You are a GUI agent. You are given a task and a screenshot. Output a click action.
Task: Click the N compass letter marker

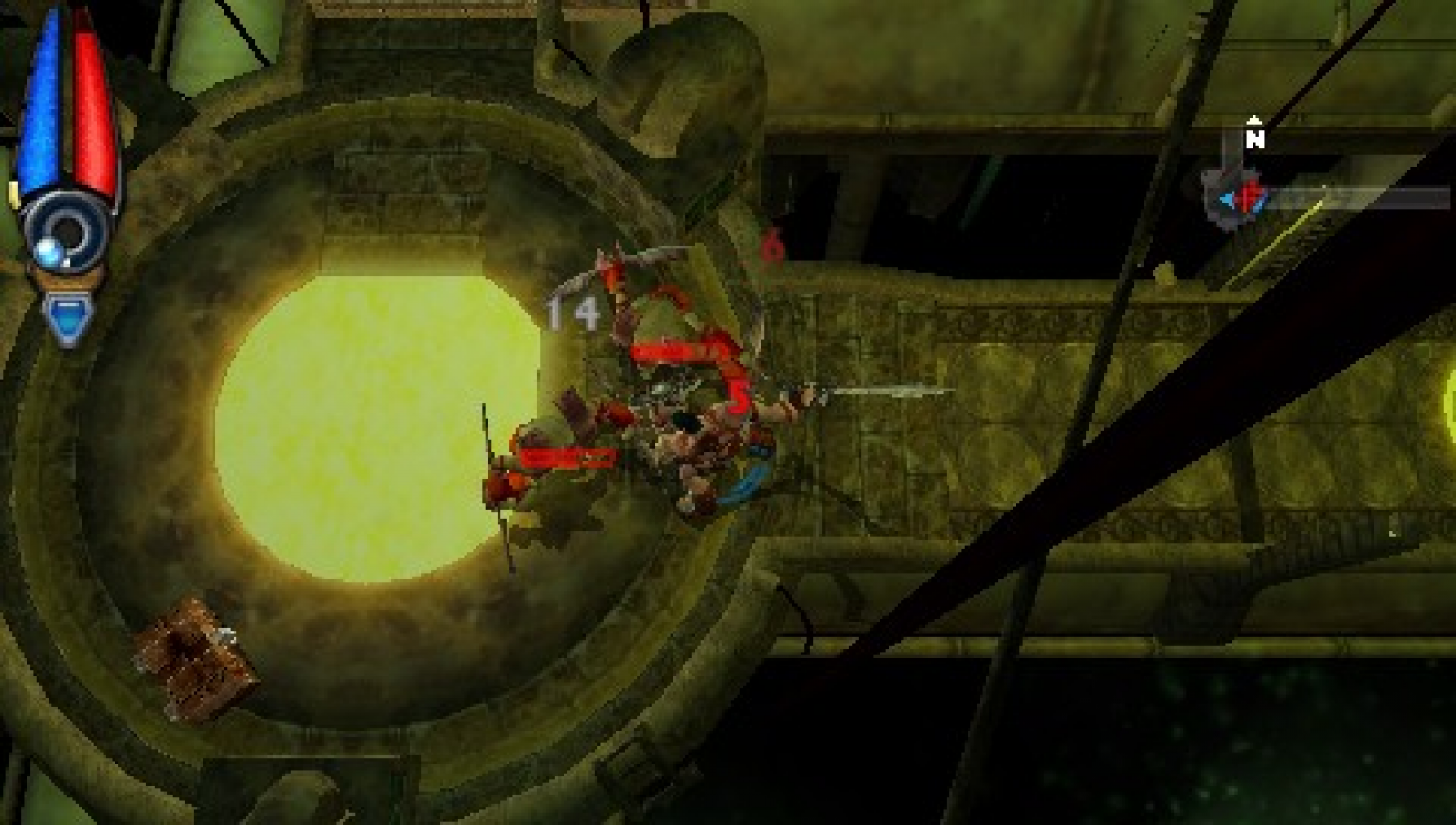click(x=1255, y=140)
